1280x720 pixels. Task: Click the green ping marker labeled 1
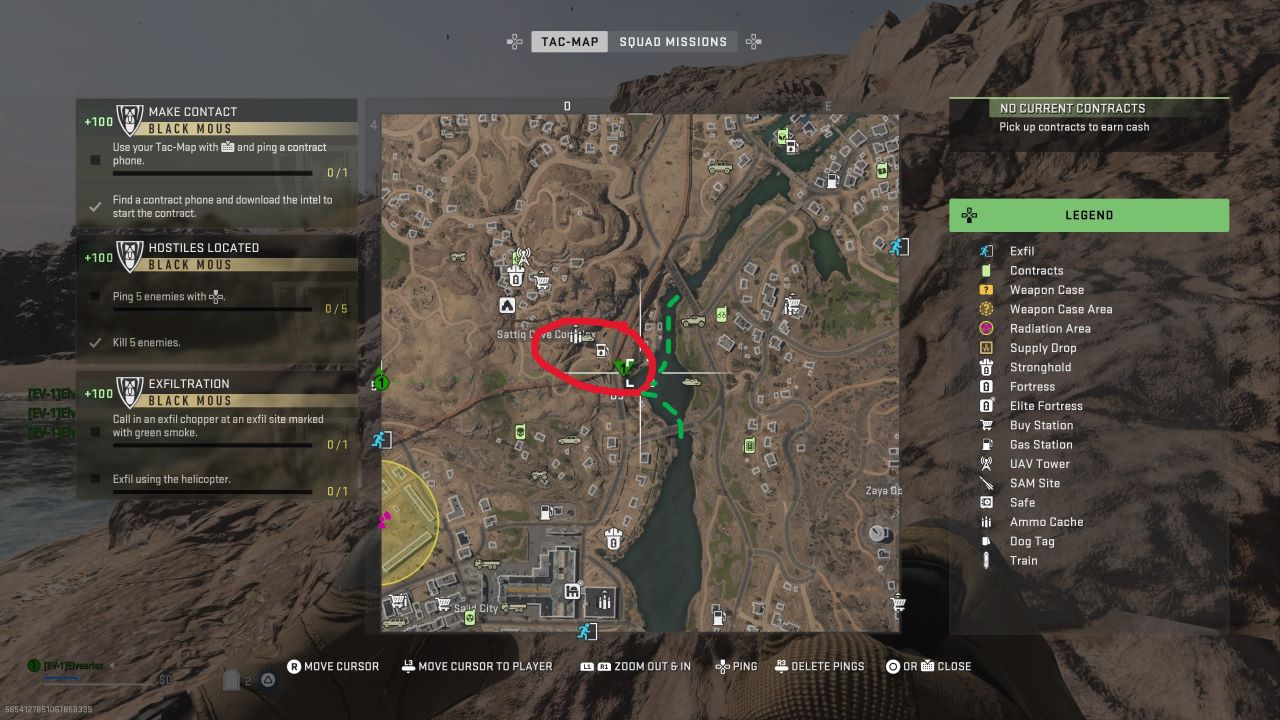[380, 381]
